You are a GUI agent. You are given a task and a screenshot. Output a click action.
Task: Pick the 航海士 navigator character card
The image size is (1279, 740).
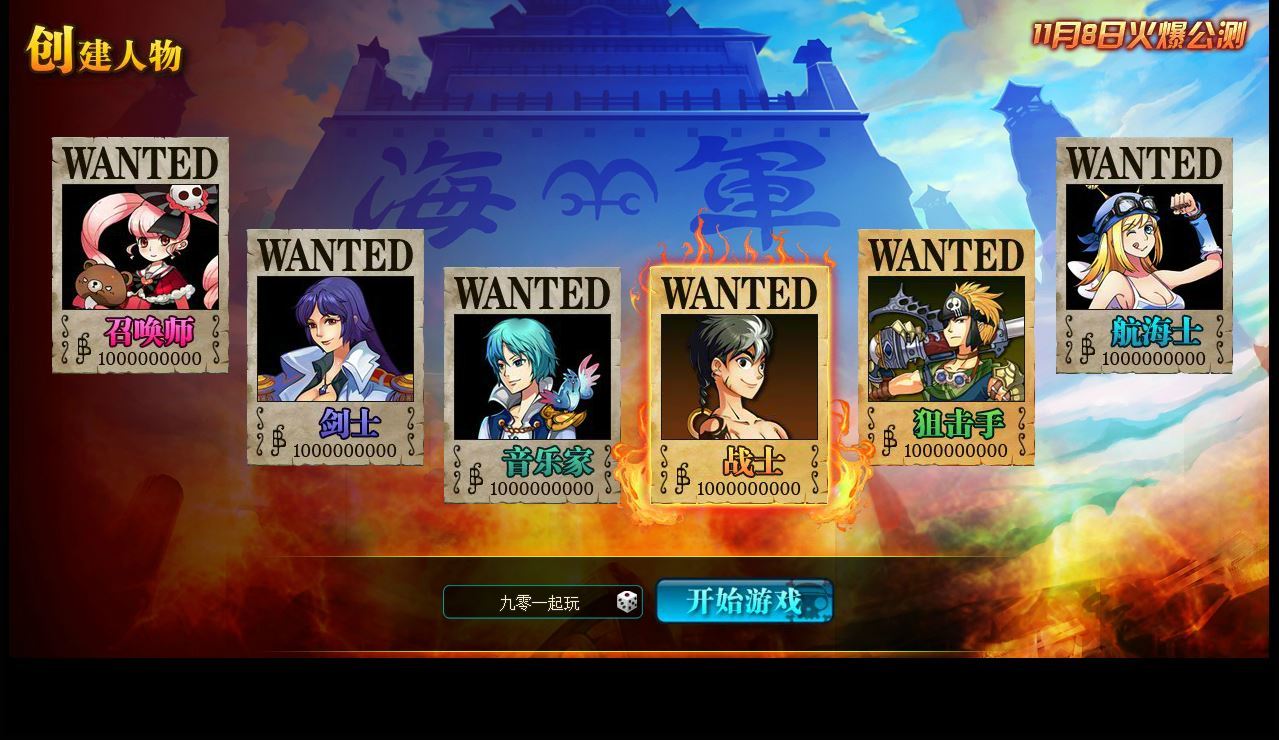[1144, 255]
